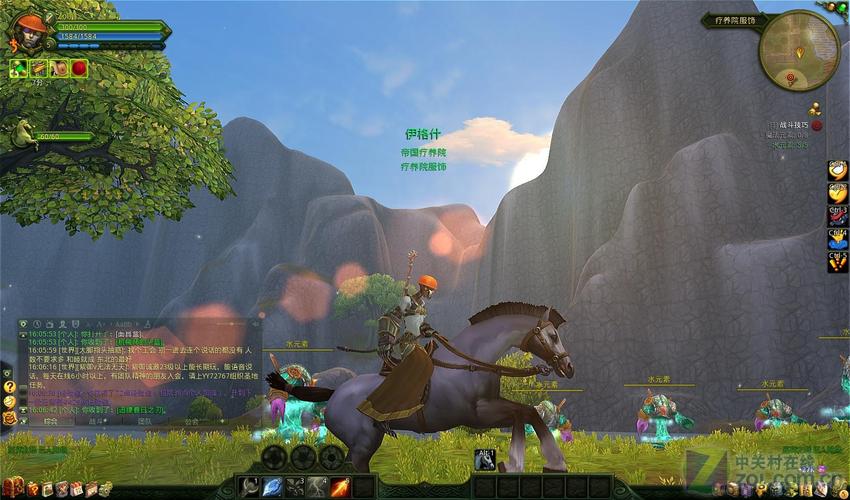Select the 战斗技巧 quest tracker entry
This screenshot has width=850, height=500.
(x=790, y=125)
